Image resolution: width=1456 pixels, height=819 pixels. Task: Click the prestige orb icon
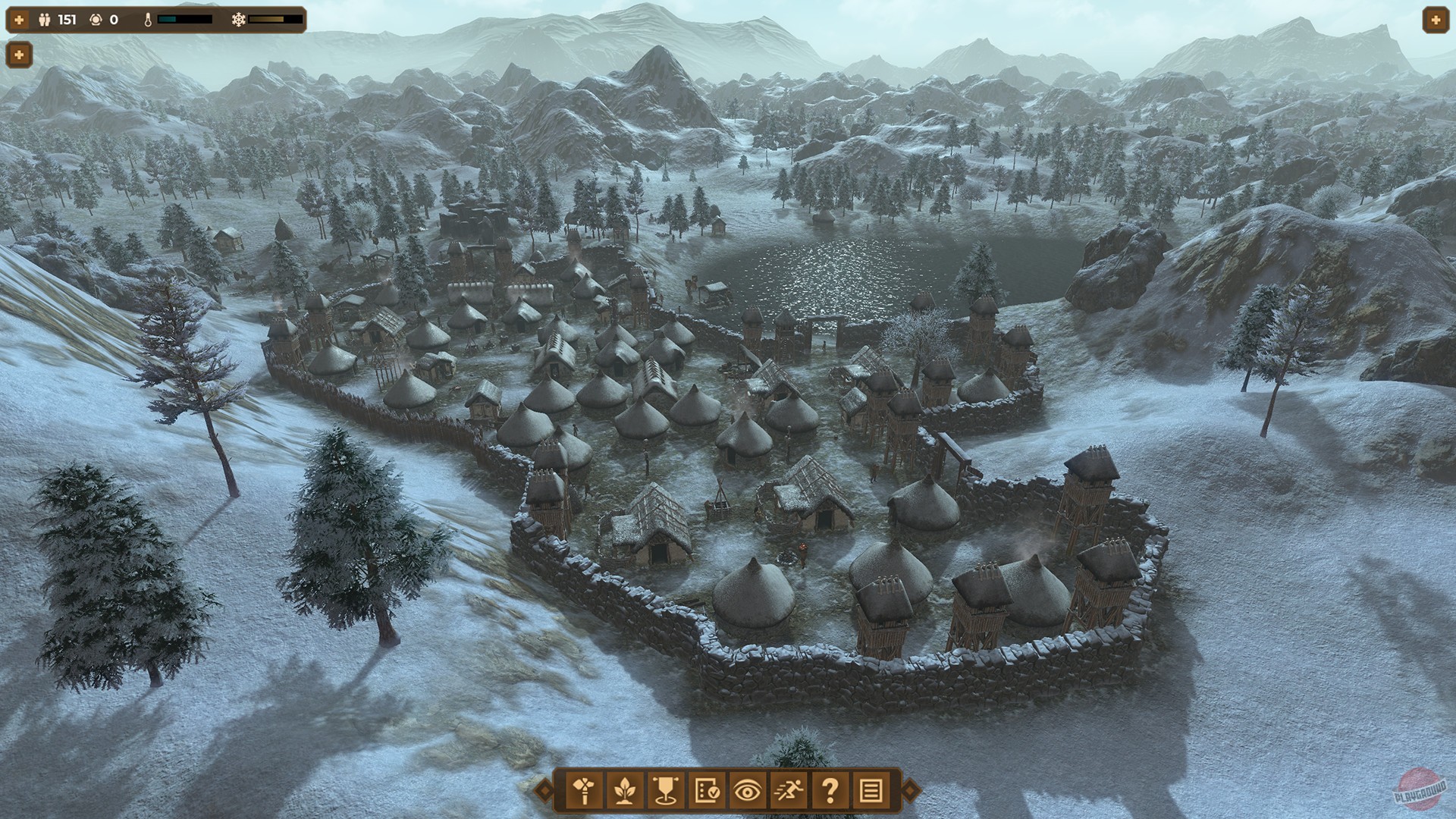click(96, 20)
